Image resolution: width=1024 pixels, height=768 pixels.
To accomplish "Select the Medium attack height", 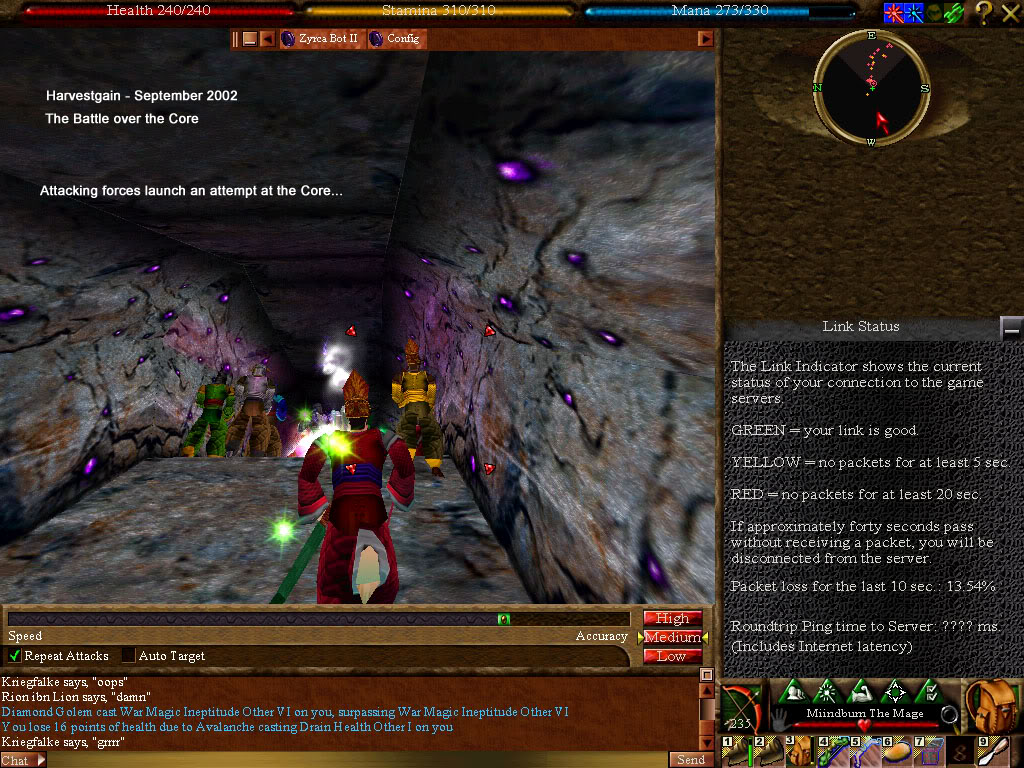I will 672,637.
